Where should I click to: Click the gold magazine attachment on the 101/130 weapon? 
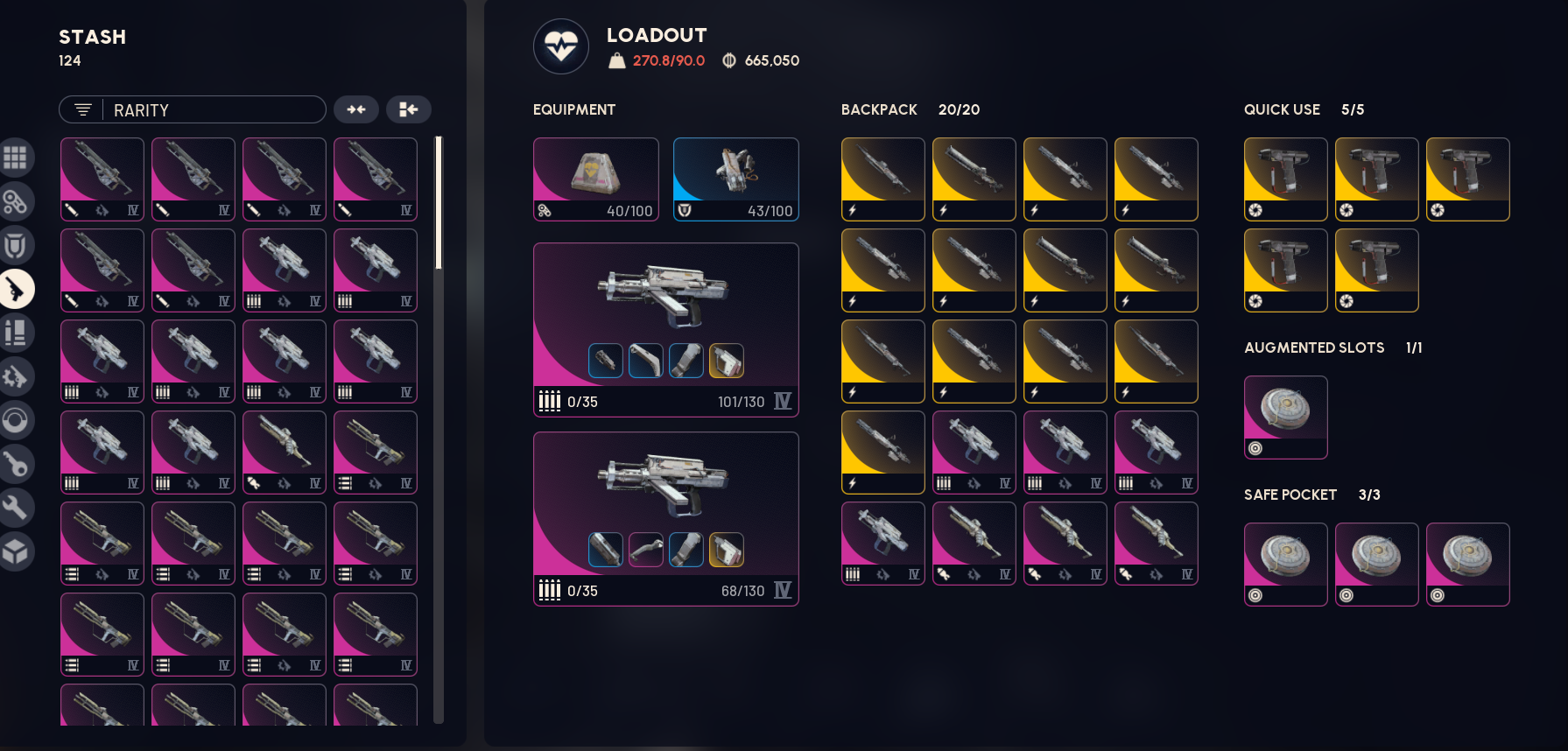tap(727, 361)
